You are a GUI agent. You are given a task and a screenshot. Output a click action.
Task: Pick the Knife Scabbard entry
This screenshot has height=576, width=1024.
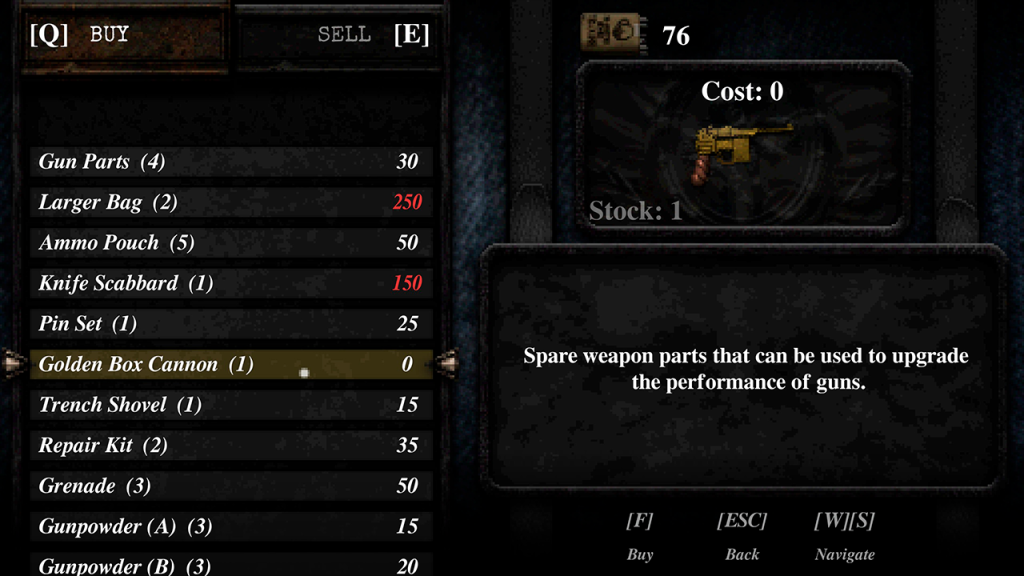[x=231, y=283]
